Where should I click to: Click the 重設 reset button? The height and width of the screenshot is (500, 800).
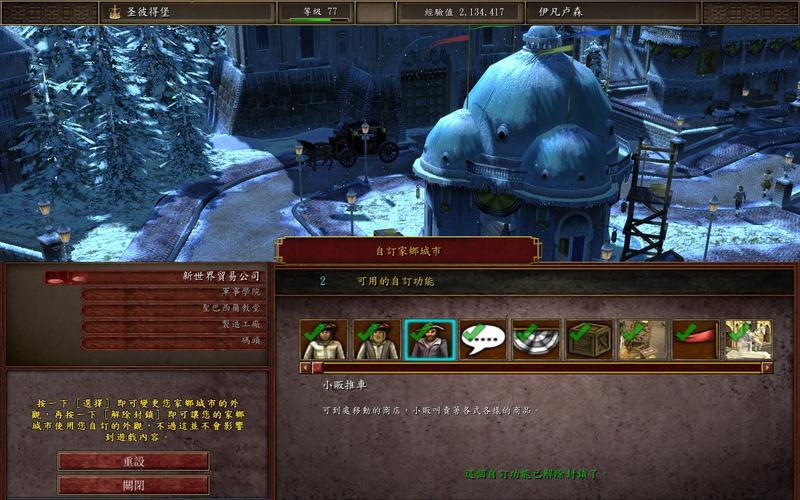[133, 461]
